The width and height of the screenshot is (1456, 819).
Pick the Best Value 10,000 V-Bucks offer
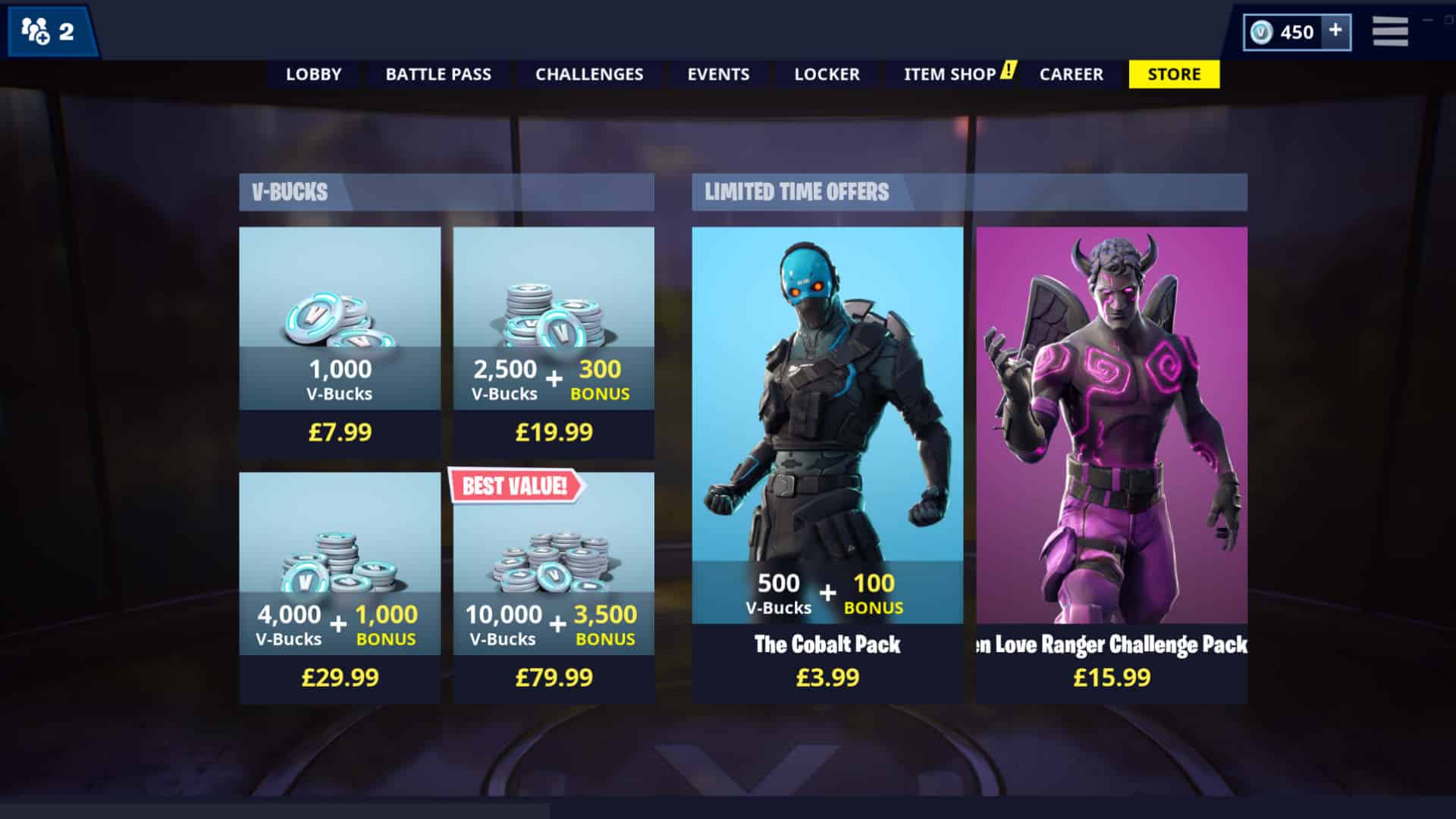(554, 588)
